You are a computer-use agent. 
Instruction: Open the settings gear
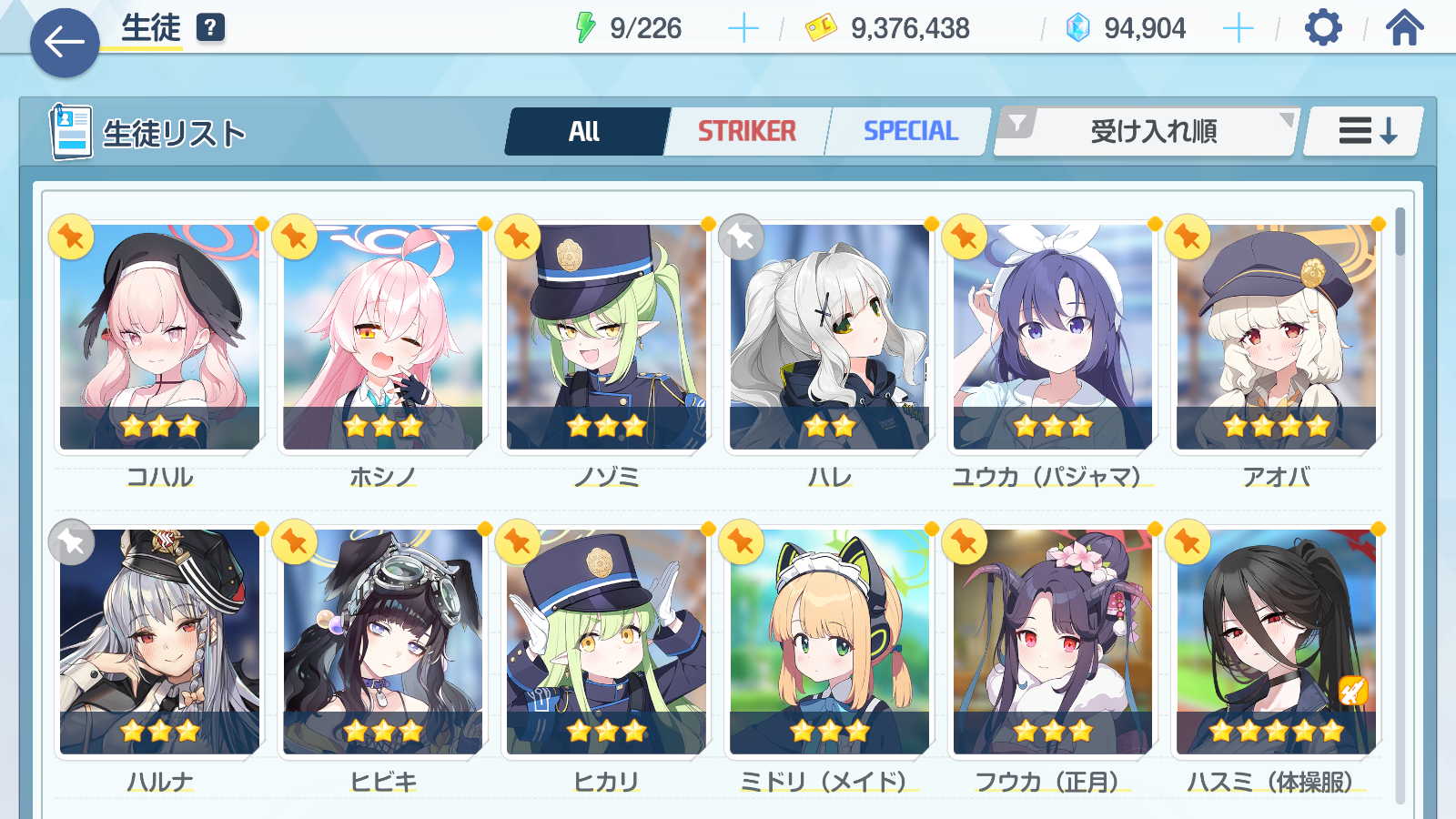tap(1322, 28)
